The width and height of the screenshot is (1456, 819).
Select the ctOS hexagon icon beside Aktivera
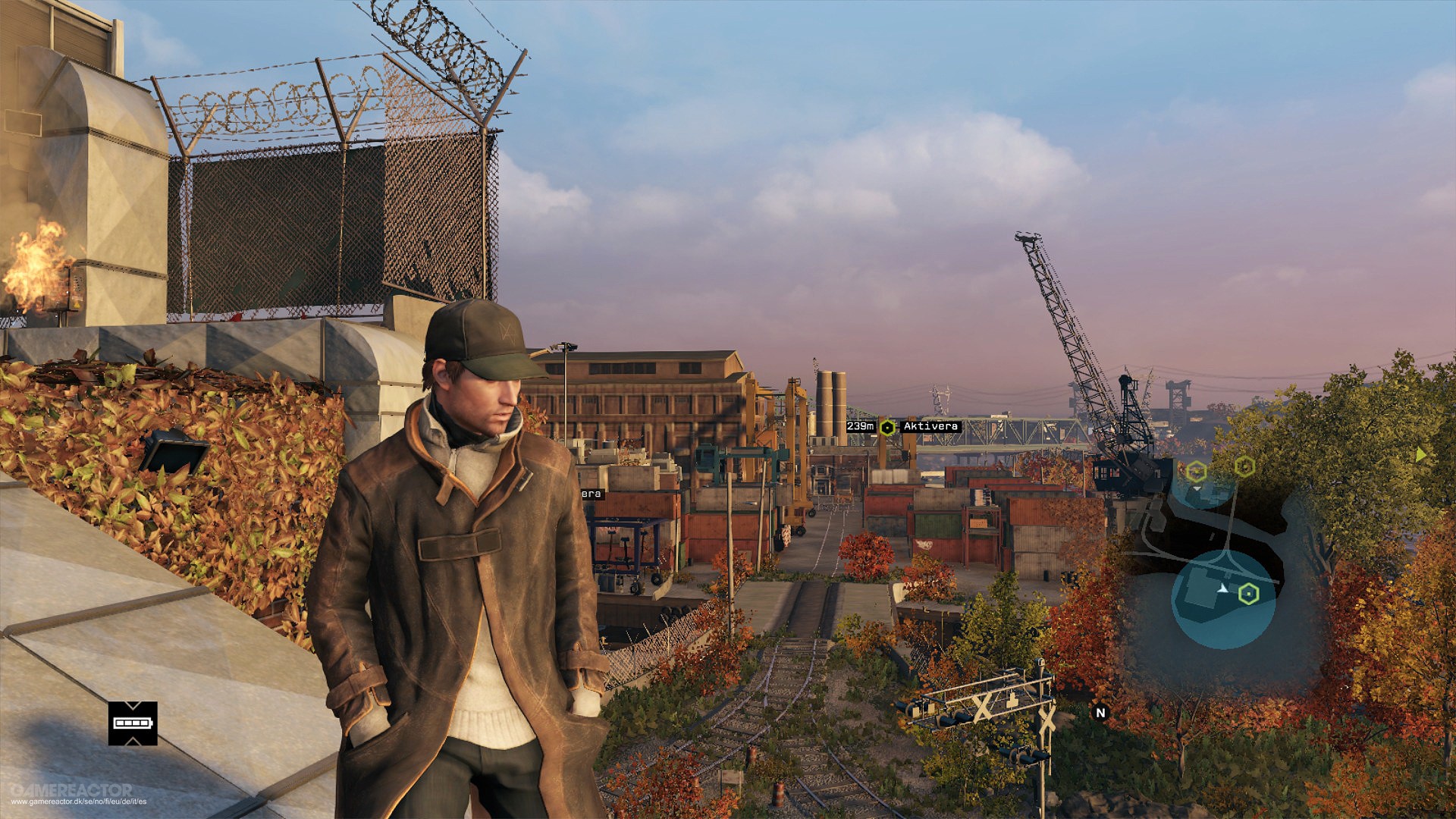pyautogui.click(x=887, y=428)
